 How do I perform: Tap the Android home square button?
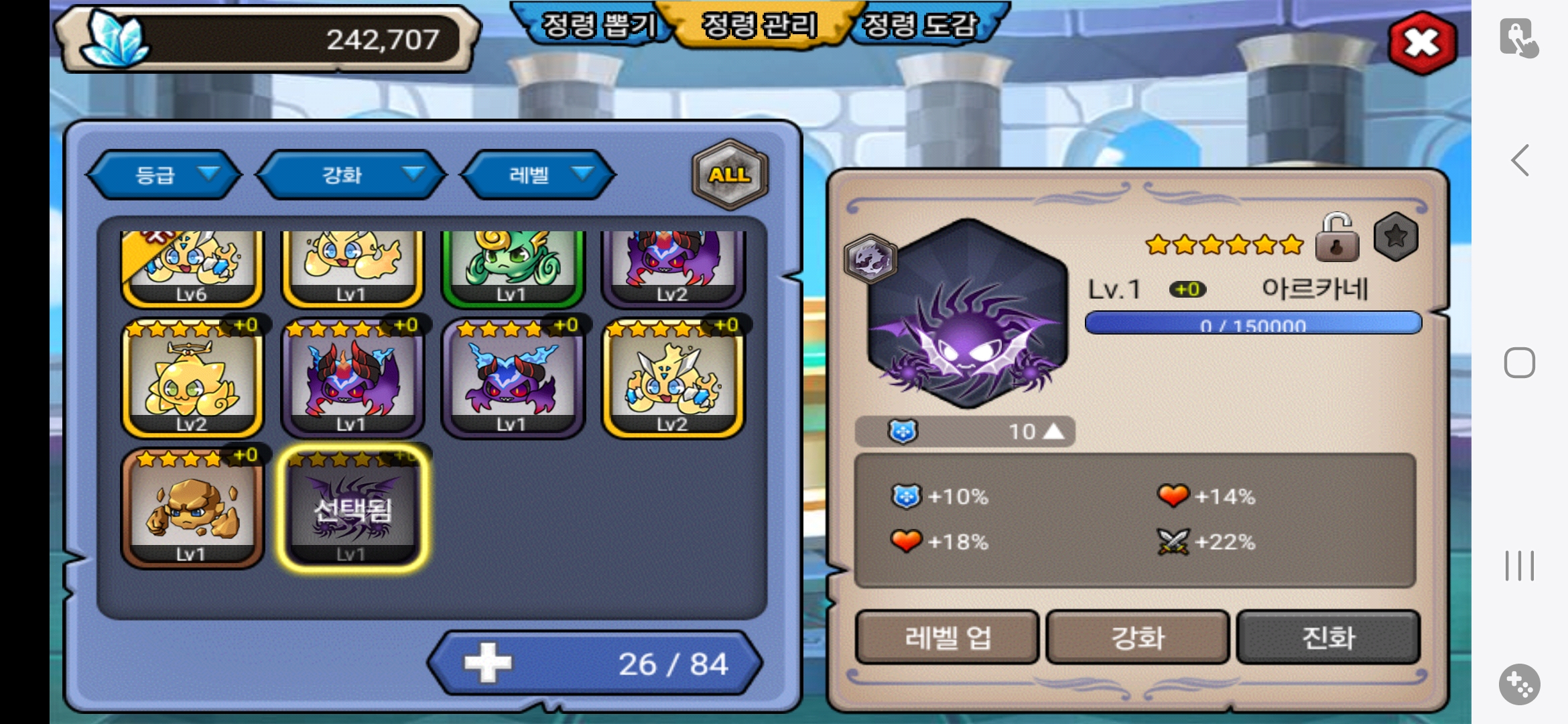point(1519,363)
